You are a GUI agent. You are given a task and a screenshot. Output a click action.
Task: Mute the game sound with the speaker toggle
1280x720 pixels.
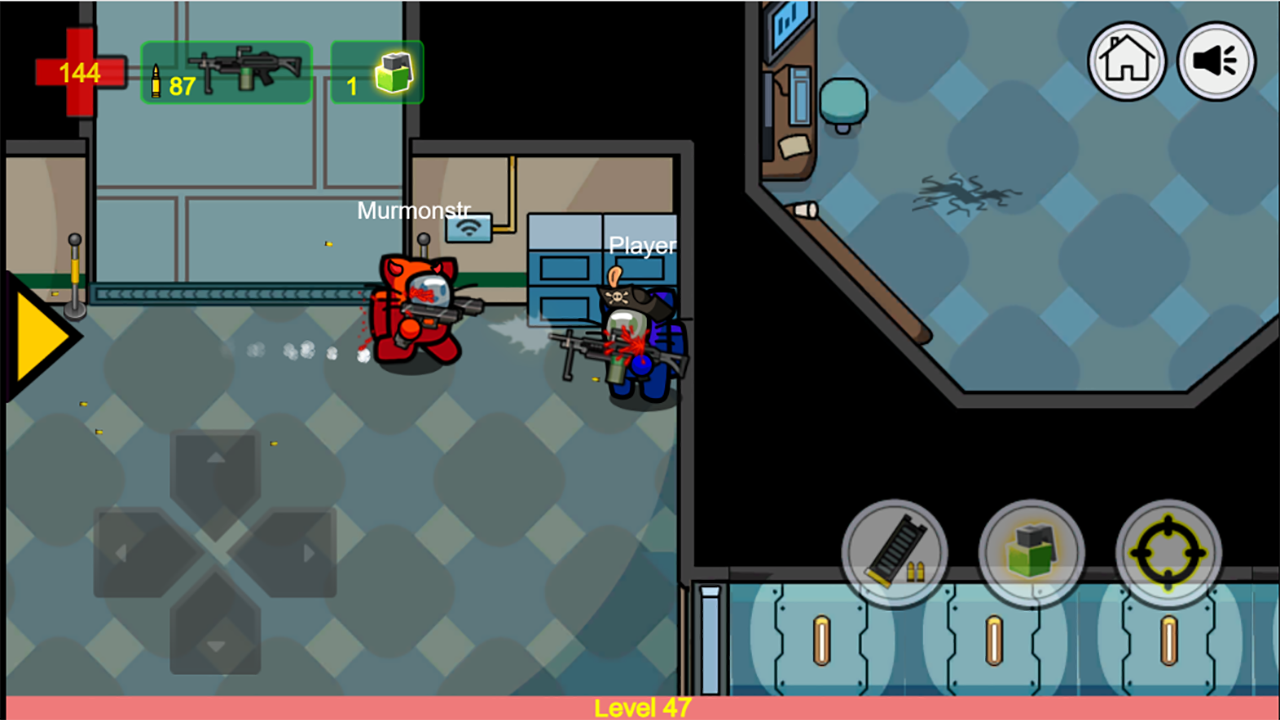(1216, 62)
